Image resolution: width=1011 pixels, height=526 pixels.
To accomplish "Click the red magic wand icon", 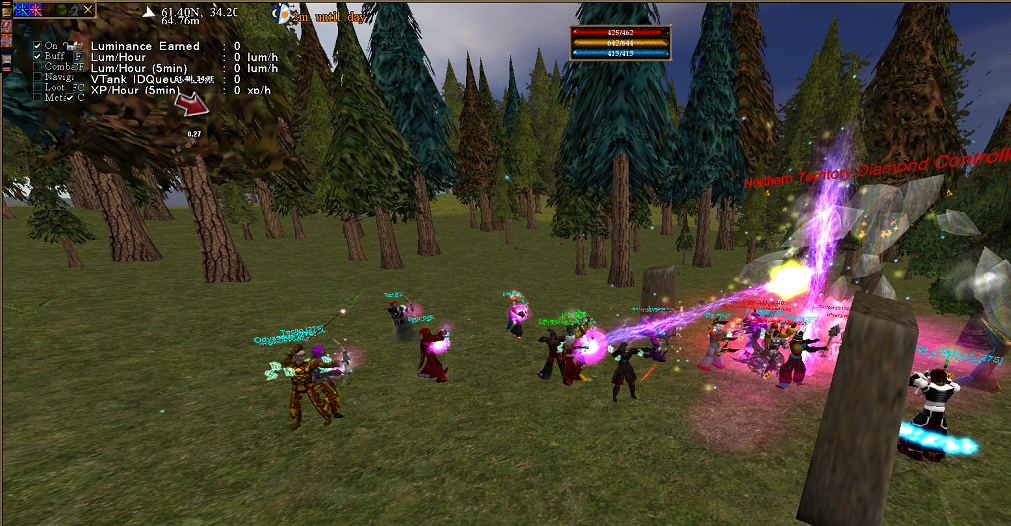I will point(36,10).
